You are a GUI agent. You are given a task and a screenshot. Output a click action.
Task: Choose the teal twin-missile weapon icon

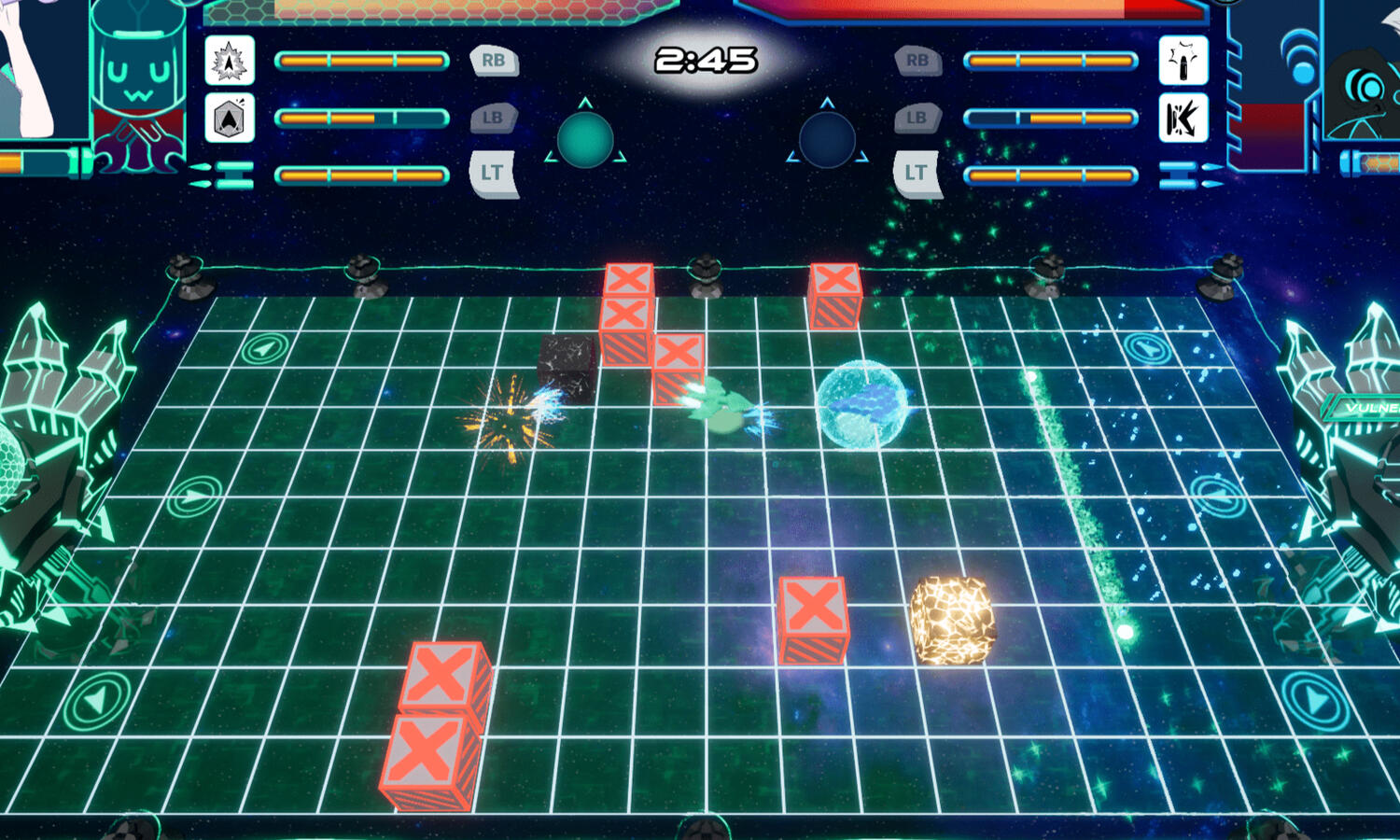pyautogui.click(x=224, y=175)
